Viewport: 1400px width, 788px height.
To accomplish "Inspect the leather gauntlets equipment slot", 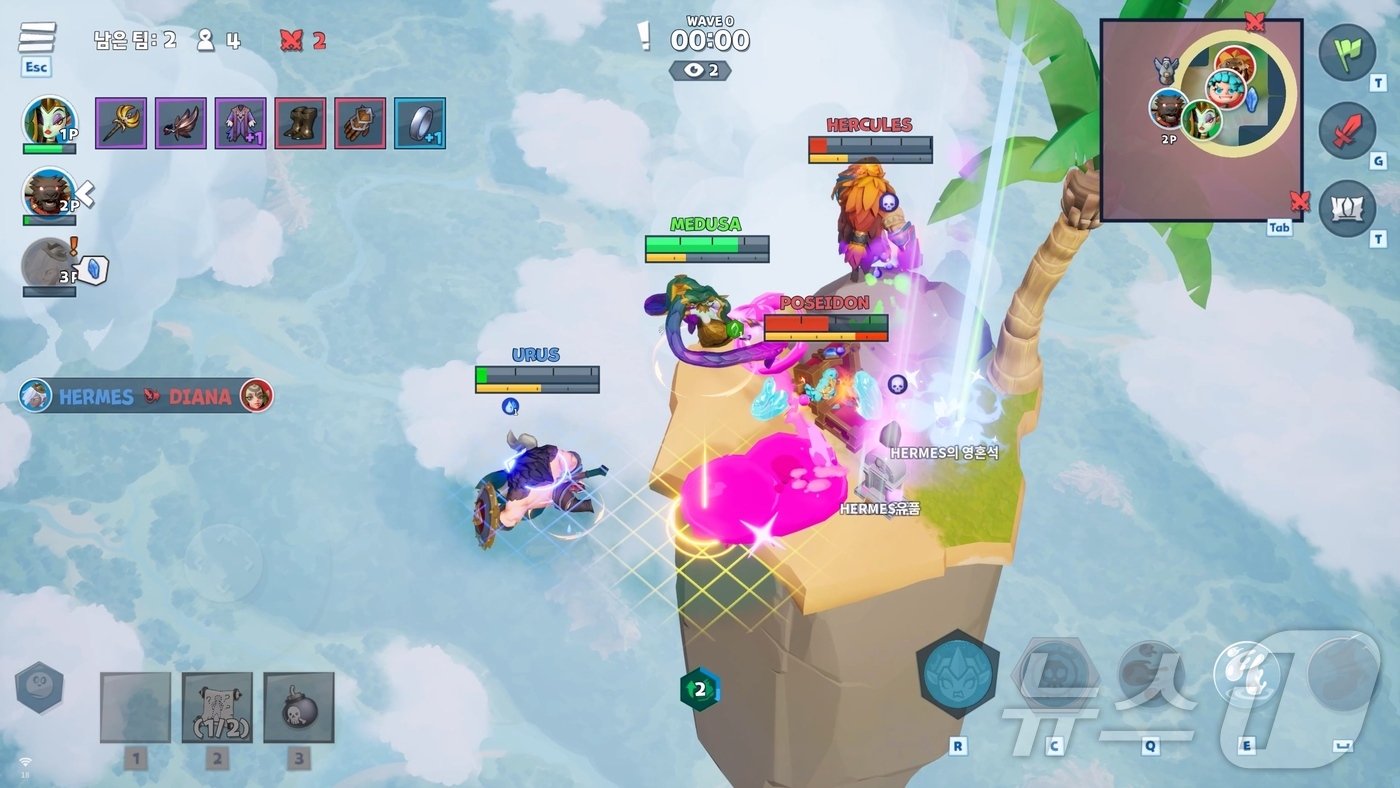I will tap(360, 123).
